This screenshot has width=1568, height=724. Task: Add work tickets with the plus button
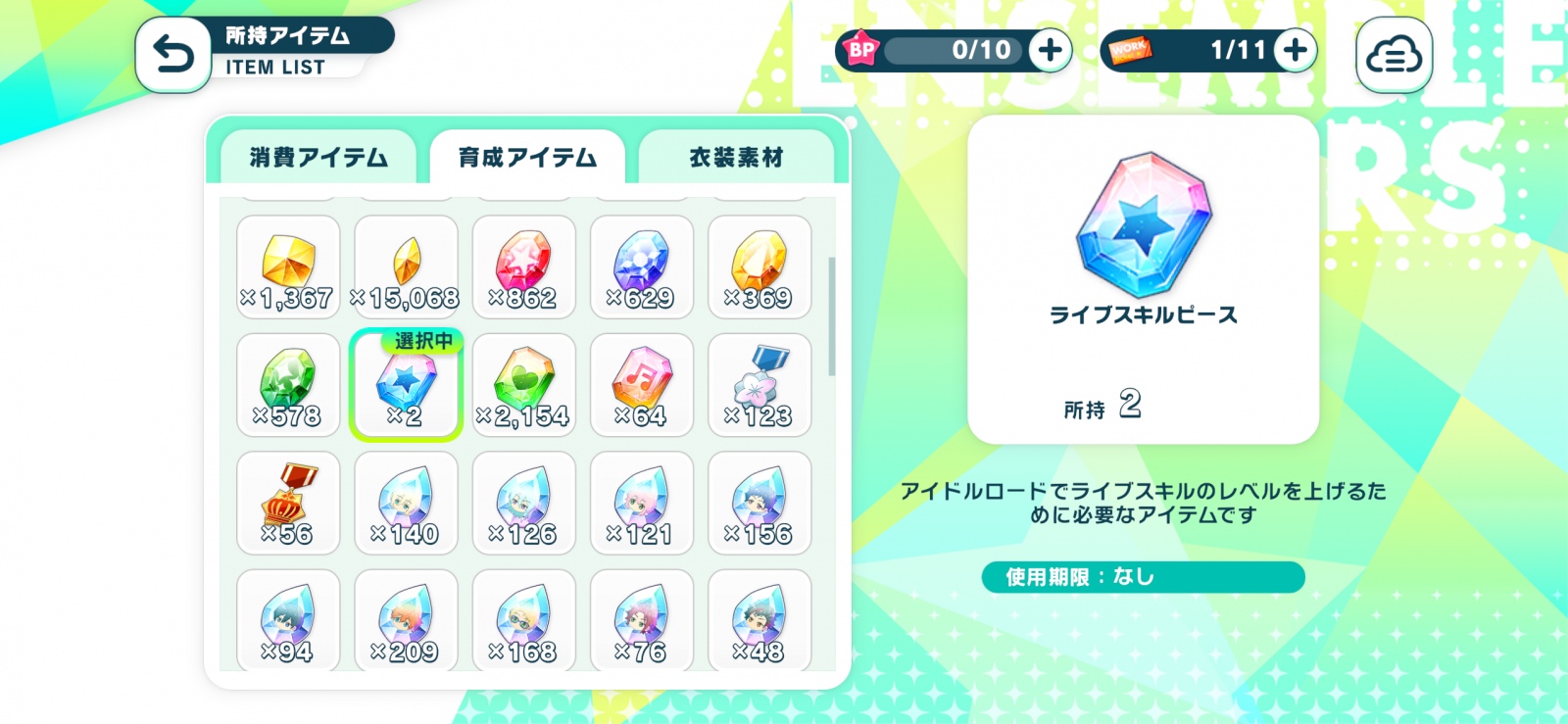[1295, 50]
